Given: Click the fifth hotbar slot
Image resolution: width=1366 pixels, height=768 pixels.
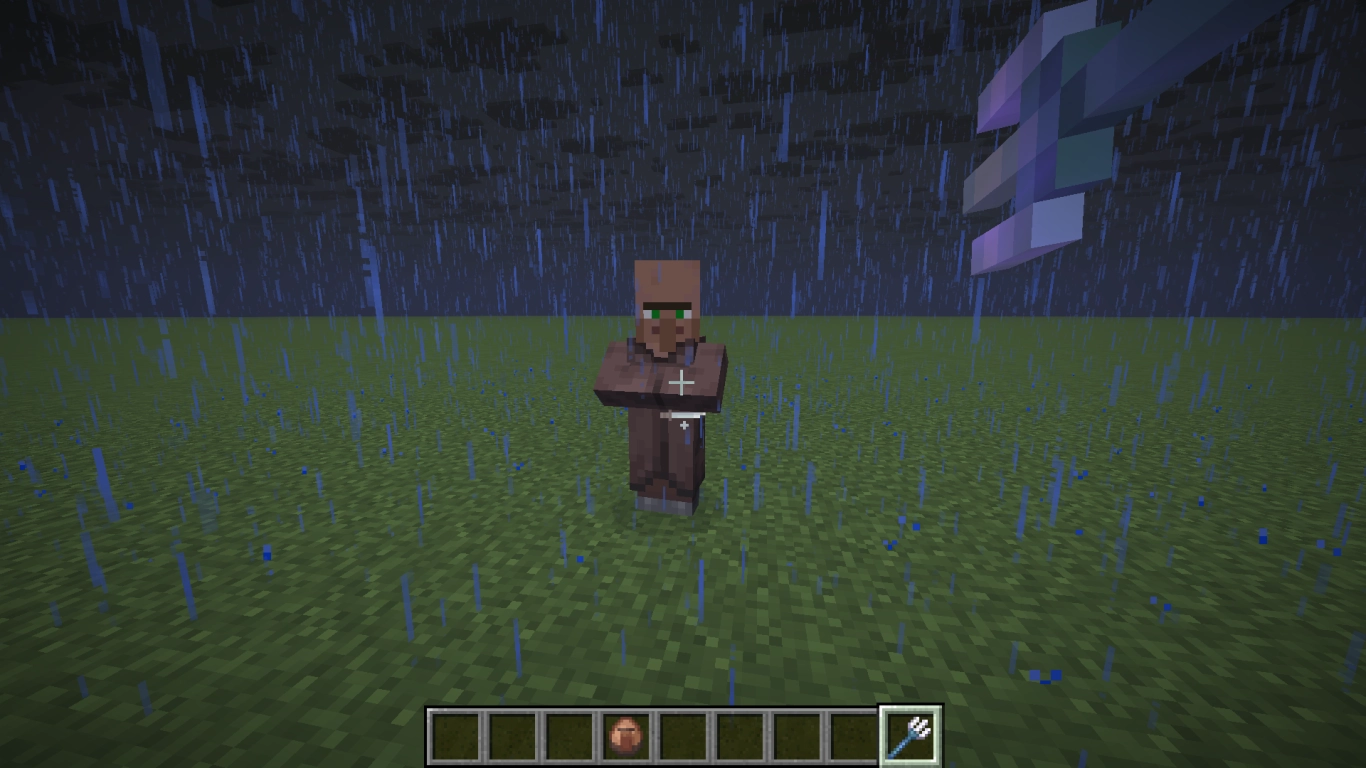Looking at the screenshot, I should click(683, 733).
